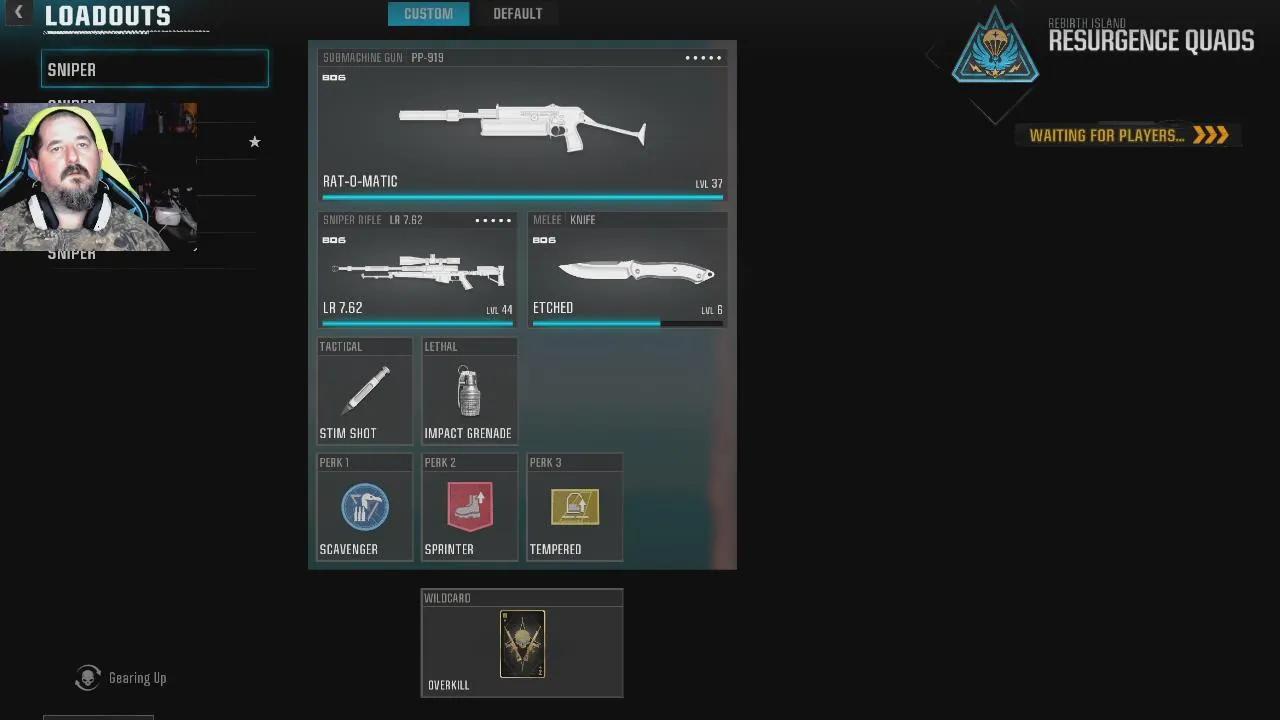Open the Tempered perk slot icon
Viewport: 1280px width, 720px height.
(574, 507)
